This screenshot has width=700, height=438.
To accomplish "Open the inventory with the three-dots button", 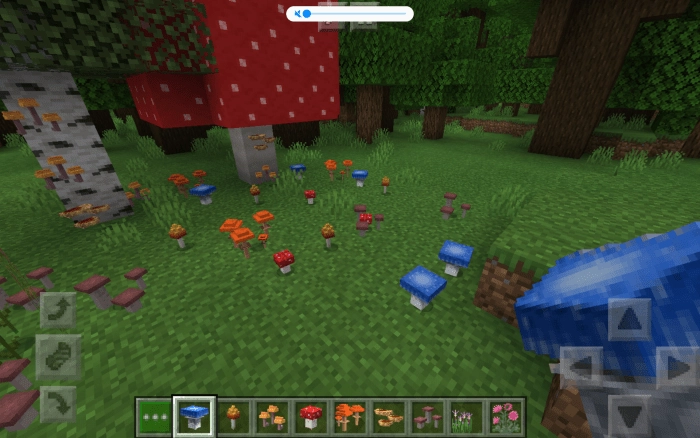I will (x=154, y=415).
